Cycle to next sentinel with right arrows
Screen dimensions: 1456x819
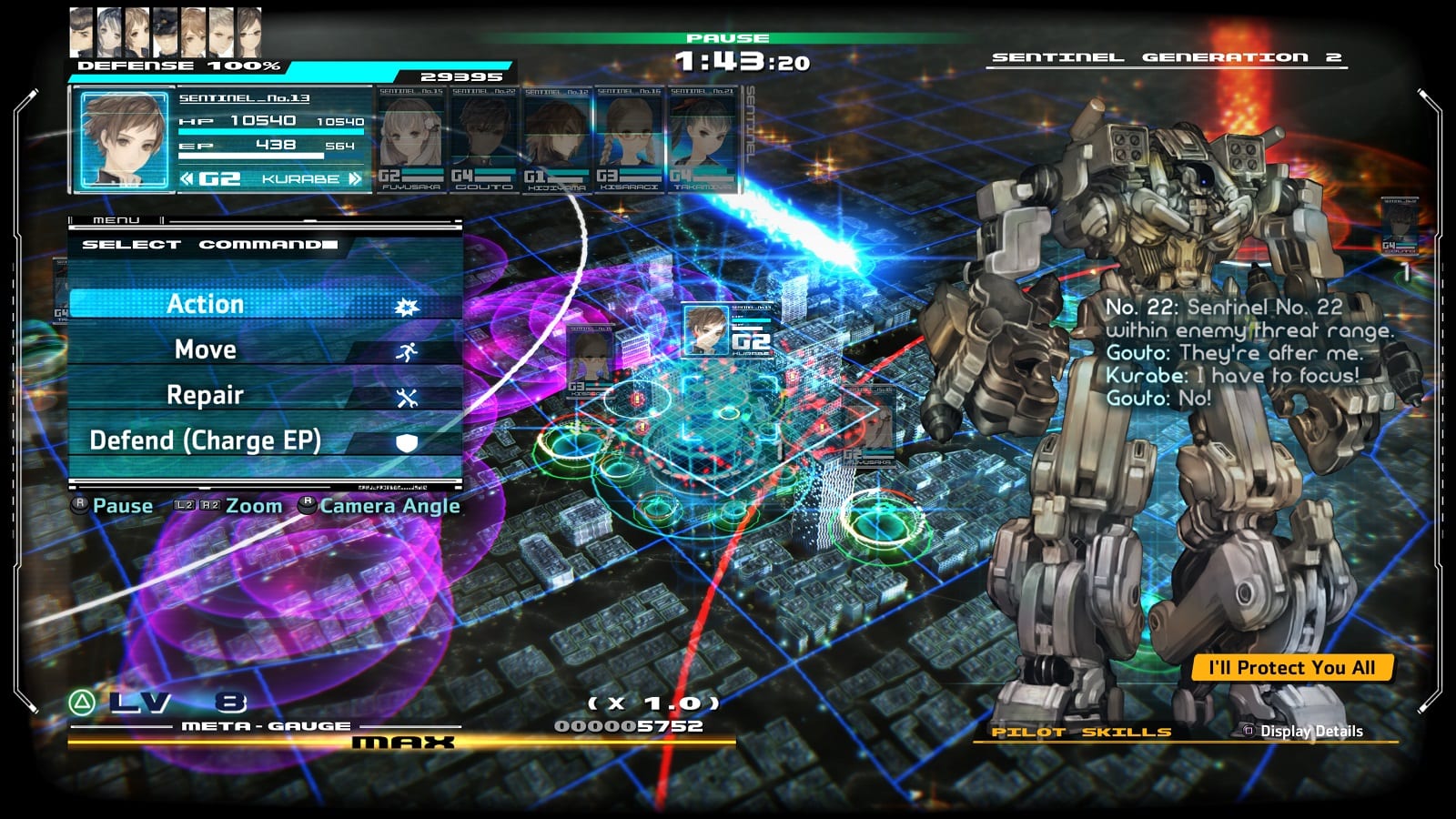click(x=354, y=179)
